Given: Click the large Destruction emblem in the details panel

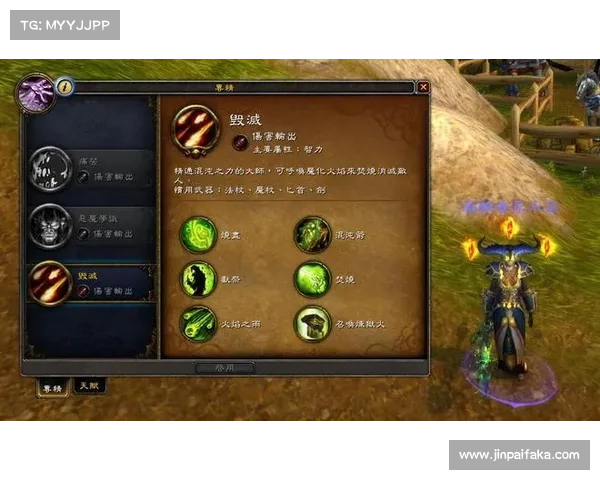Looking at the screenshot, I should click(196, 128).
